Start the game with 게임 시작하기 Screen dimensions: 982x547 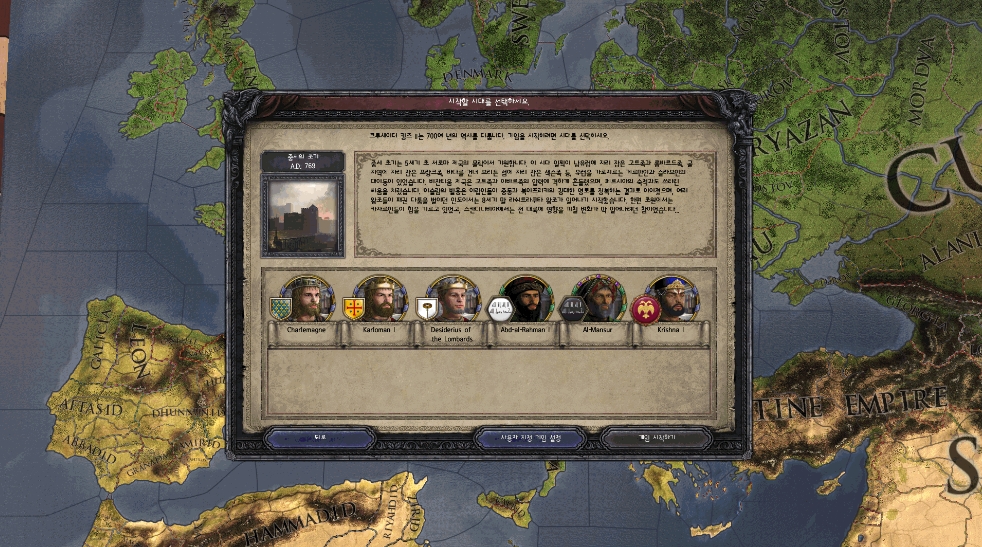click(x=657, y=438)
